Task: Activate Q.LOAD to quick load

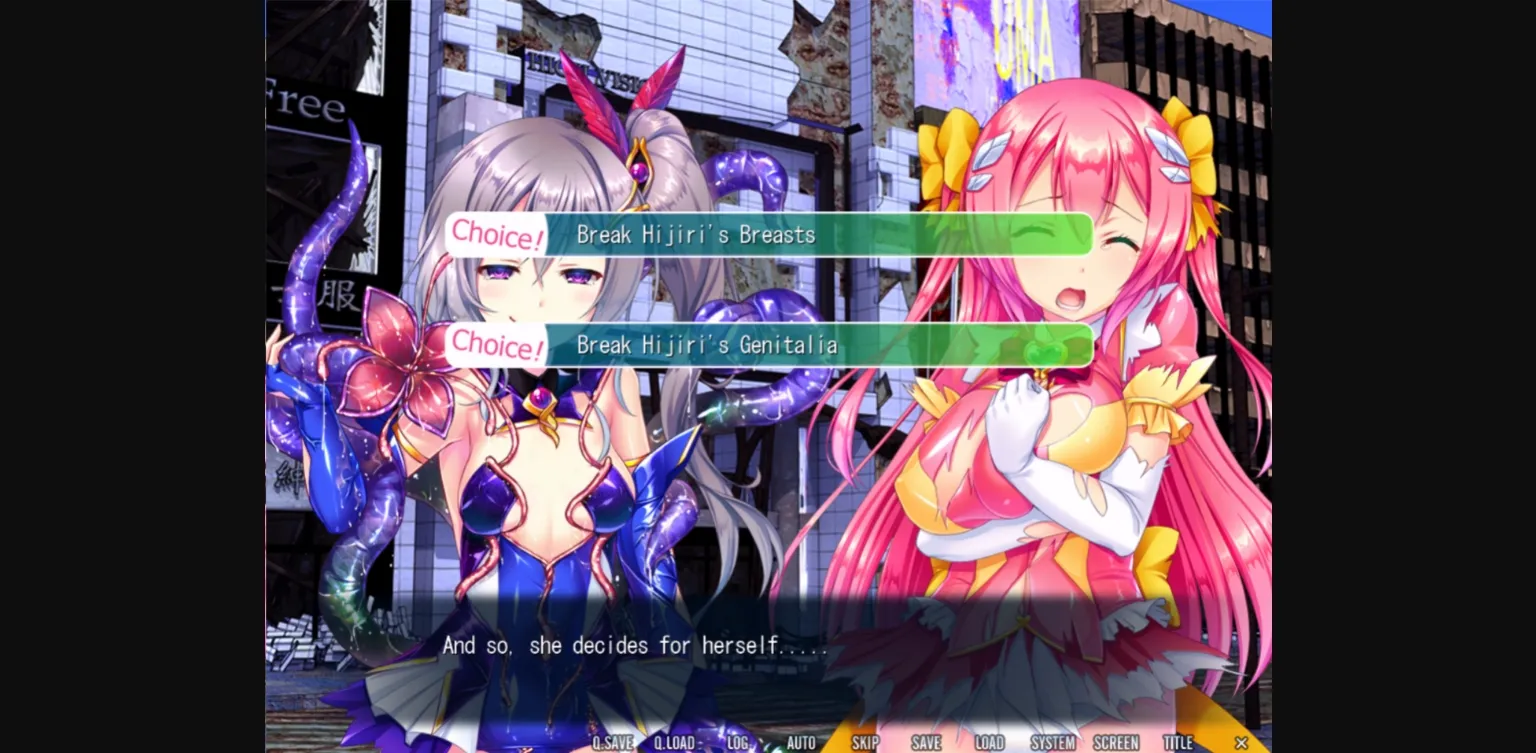Action: click(x=675, y=743)
